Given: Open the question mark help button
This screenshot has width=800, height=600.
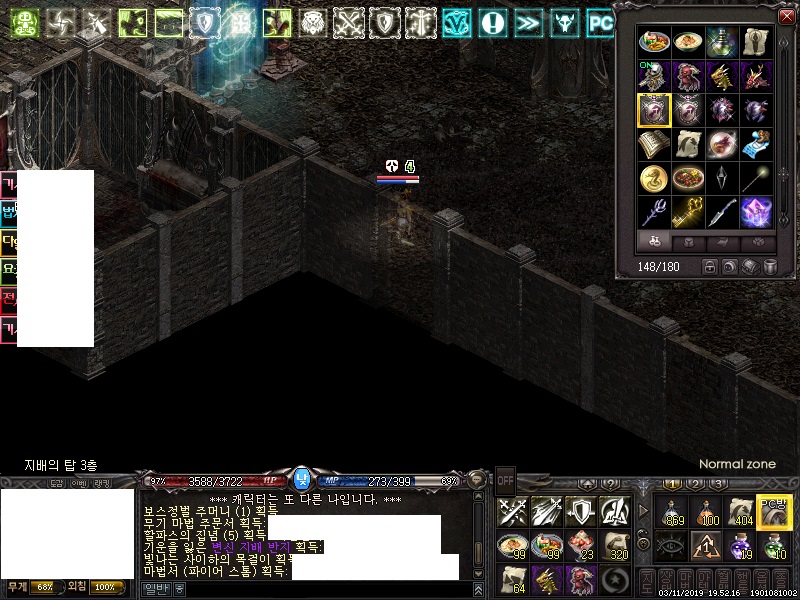Looking at the screenshot, I should tap(609, 485).
